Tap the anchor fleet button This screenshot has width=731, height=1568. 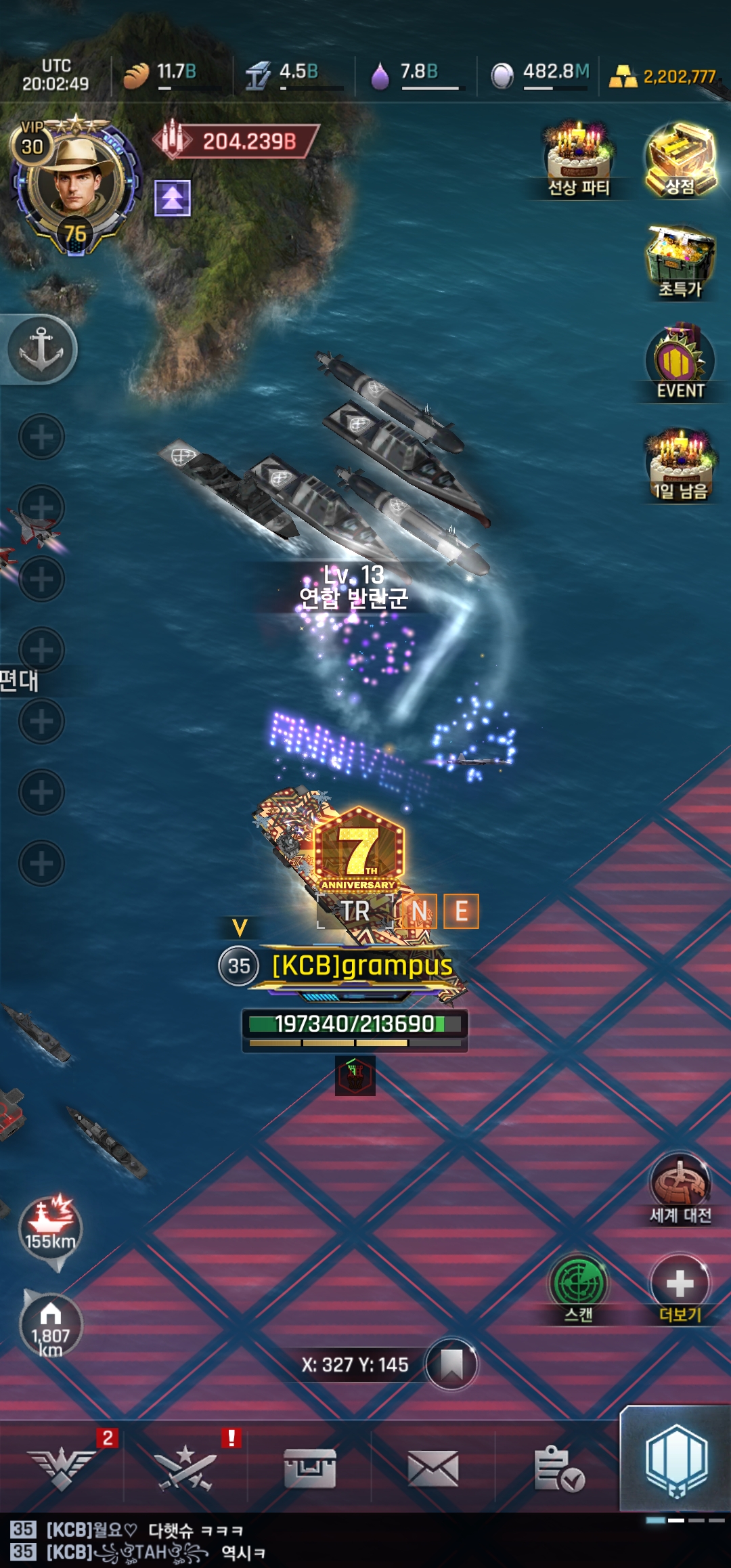(x=41, y=349)
